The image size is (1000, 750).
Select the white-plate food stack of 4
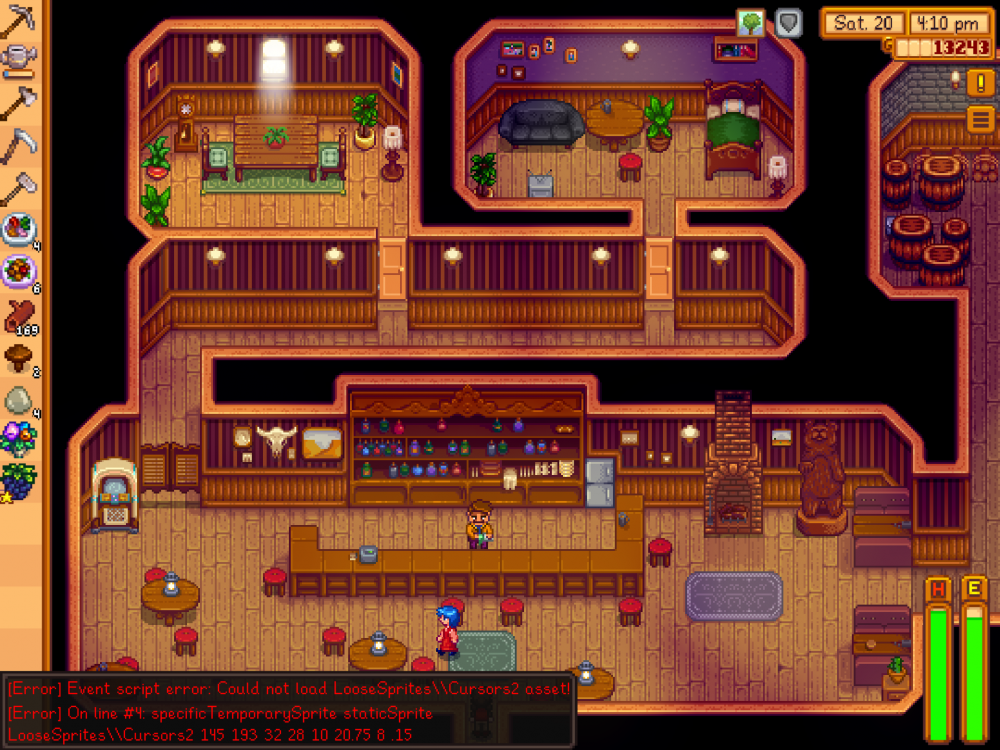tap(19, 229)
